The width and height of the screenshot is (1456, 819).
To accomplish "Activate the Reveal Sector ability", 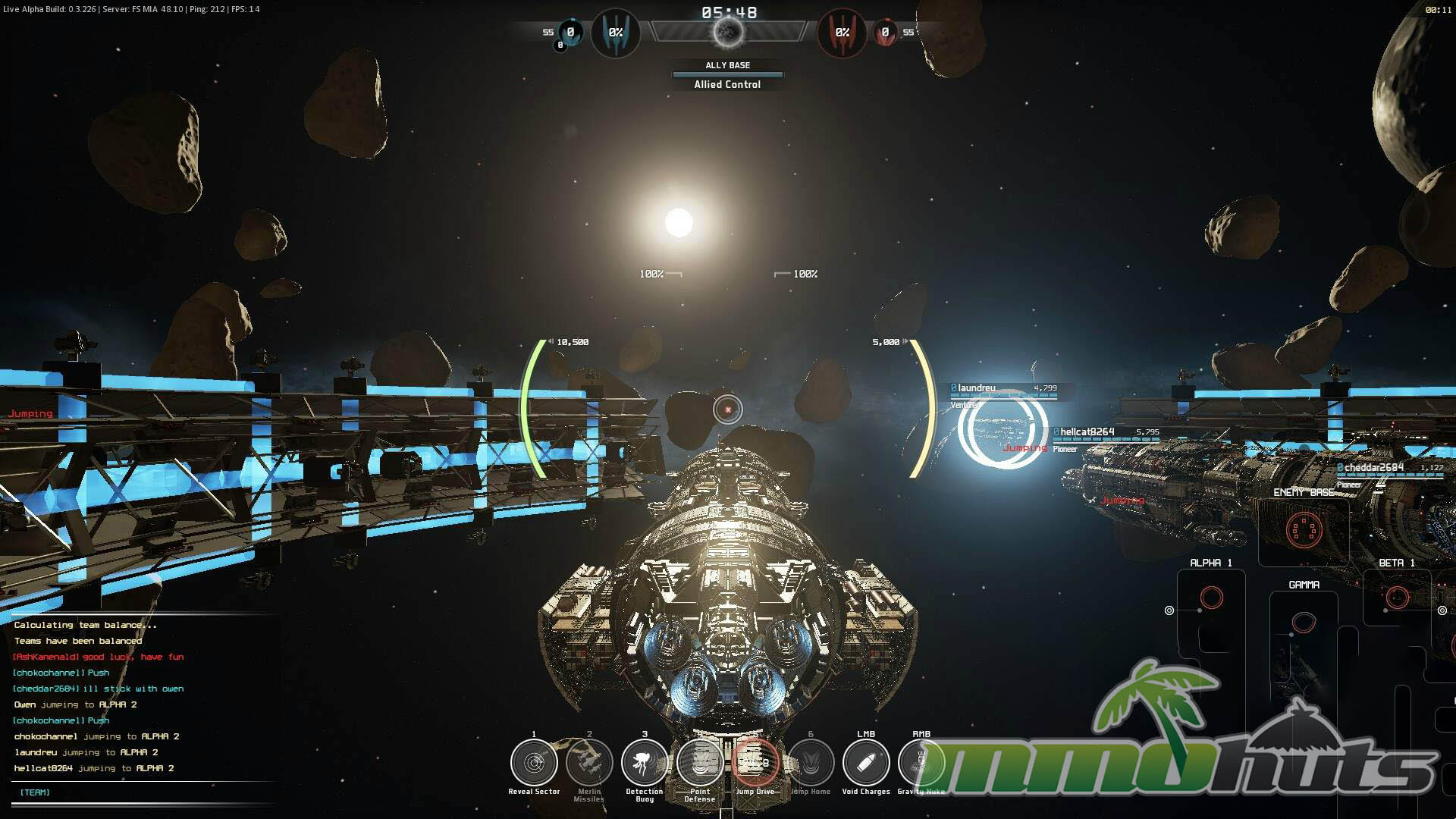I will 534,763.
